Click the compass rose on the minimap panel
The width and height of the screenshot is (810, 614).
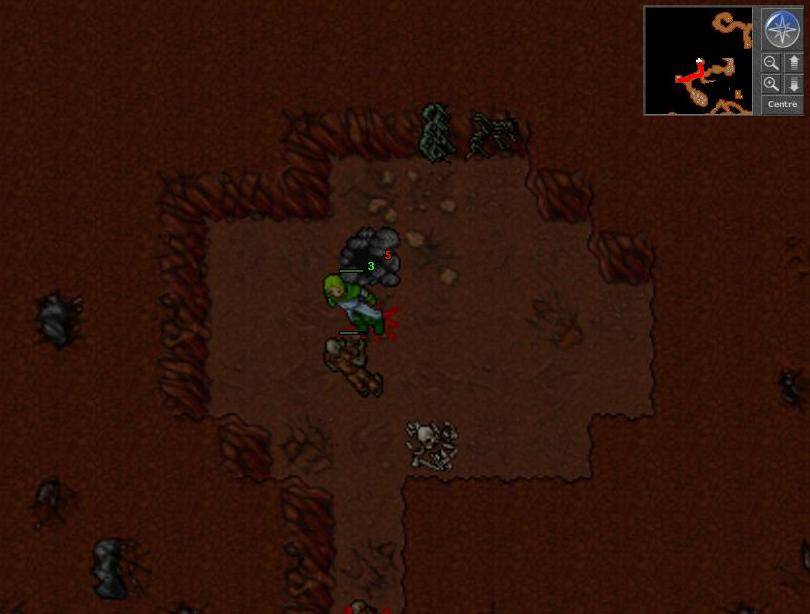point(782,29)
